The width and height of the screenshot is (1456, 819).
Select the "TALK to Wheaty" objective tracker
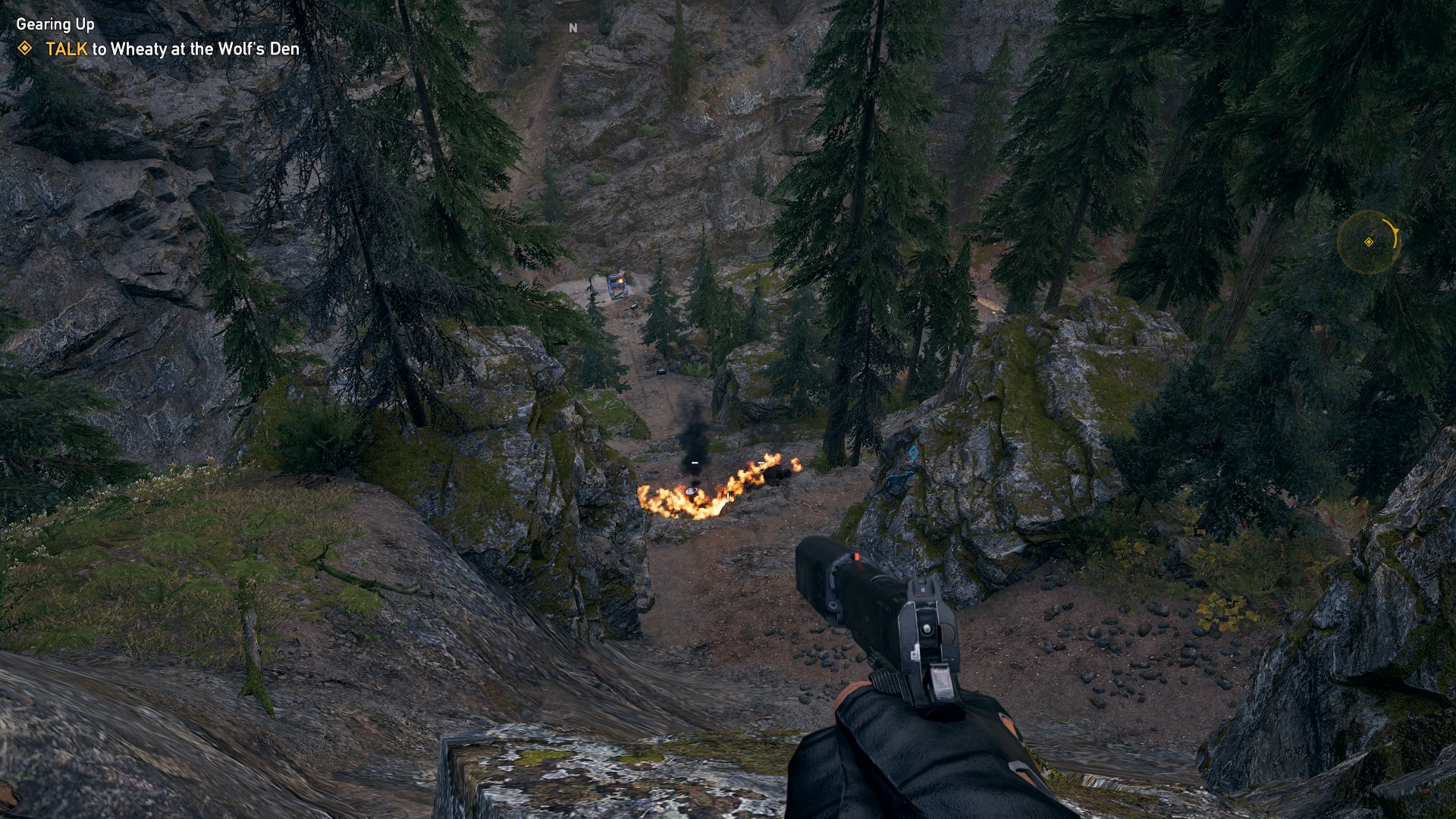172,49
